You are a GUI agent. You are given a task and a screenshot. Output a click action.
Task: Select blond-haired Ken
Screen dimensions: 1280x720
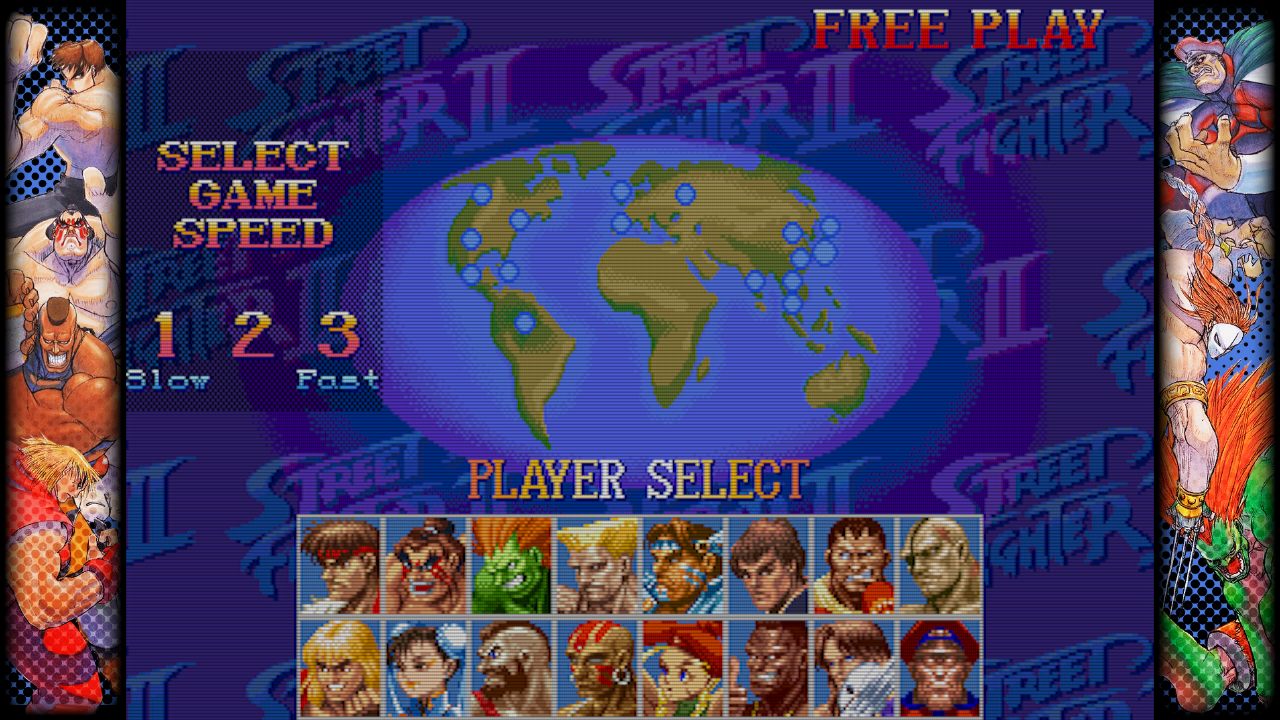tap(340, 667)
